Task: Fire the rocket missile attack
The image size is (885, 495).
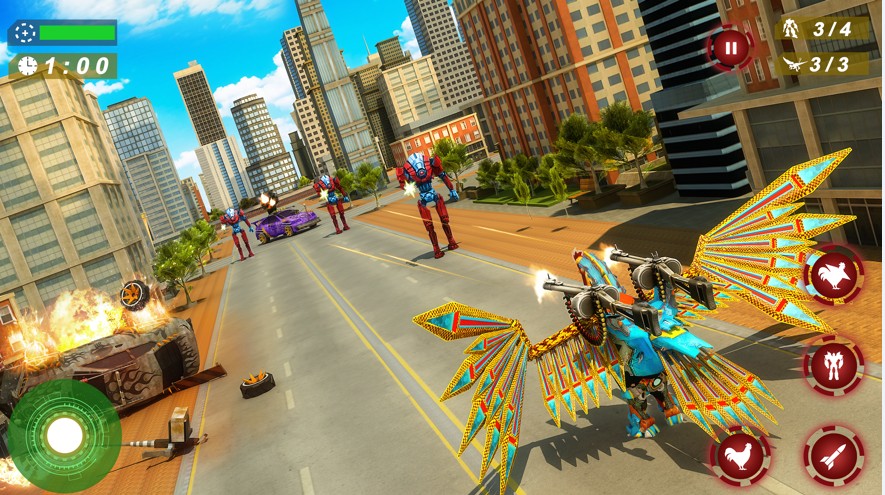Action: pyautogui.click(x=833, y=456)
